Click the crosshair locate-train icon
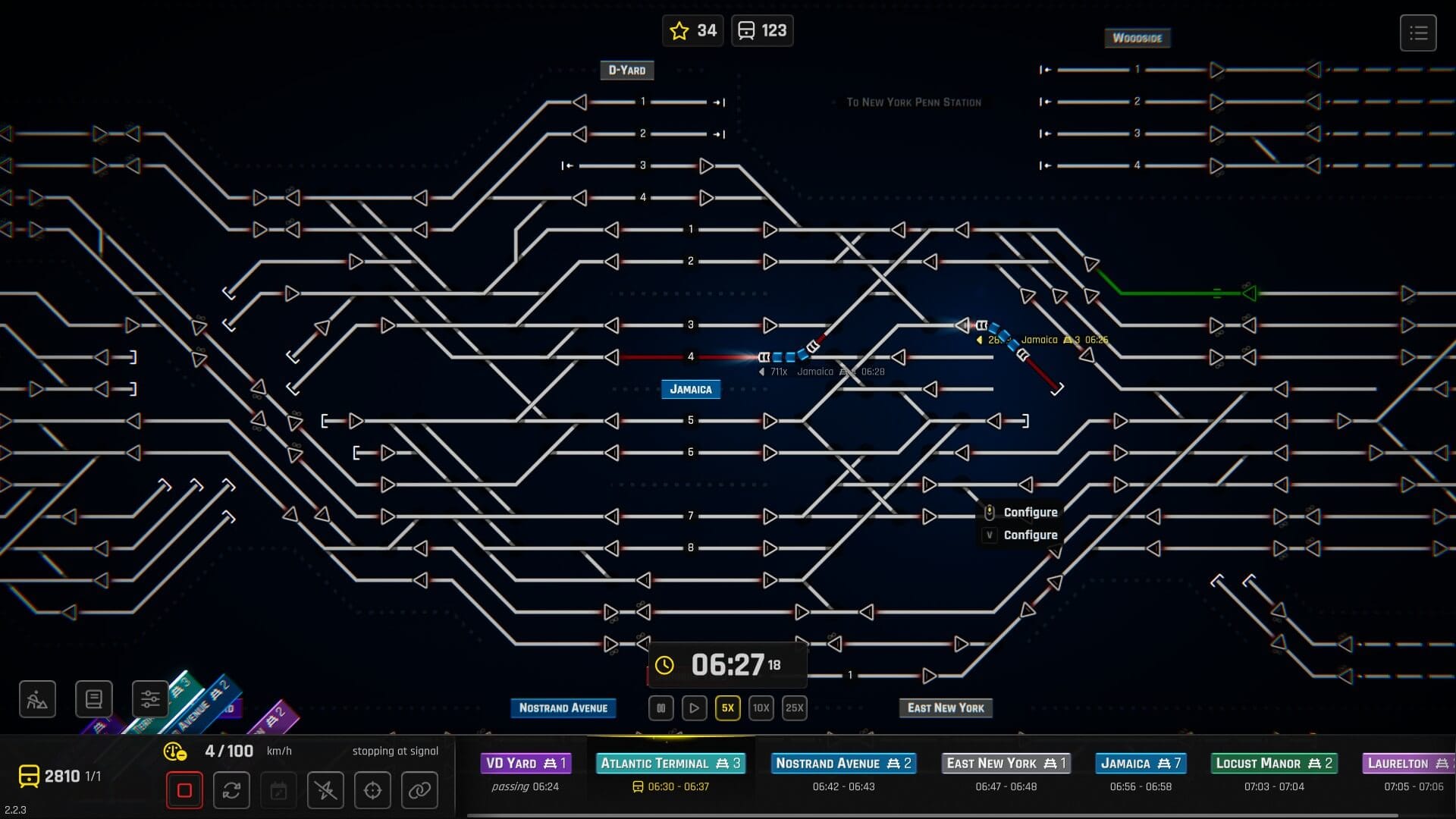 [x=372, y=789]
